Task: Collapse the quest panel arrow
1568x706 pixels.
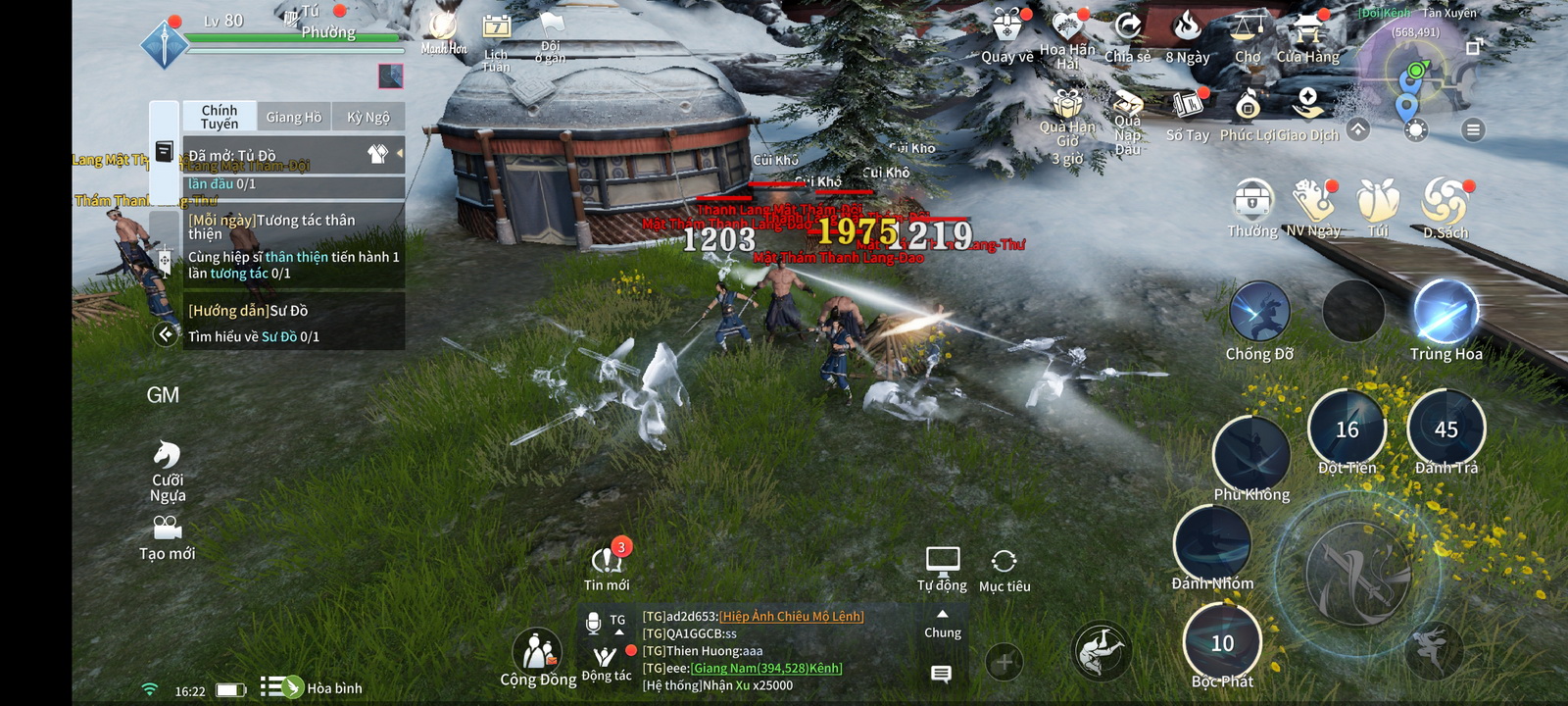Action: [165, 334]
